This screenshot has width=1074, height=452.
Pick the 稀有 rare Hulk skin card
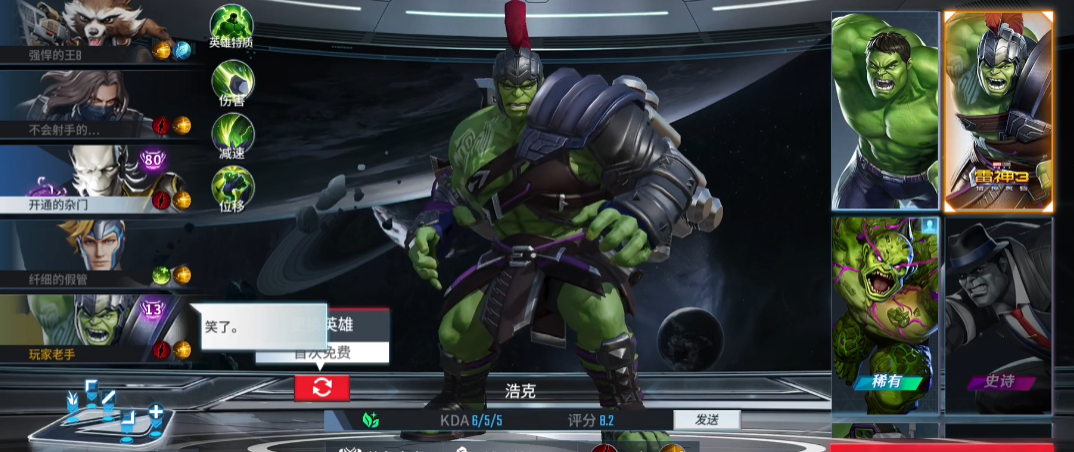(x=885, y=315)
